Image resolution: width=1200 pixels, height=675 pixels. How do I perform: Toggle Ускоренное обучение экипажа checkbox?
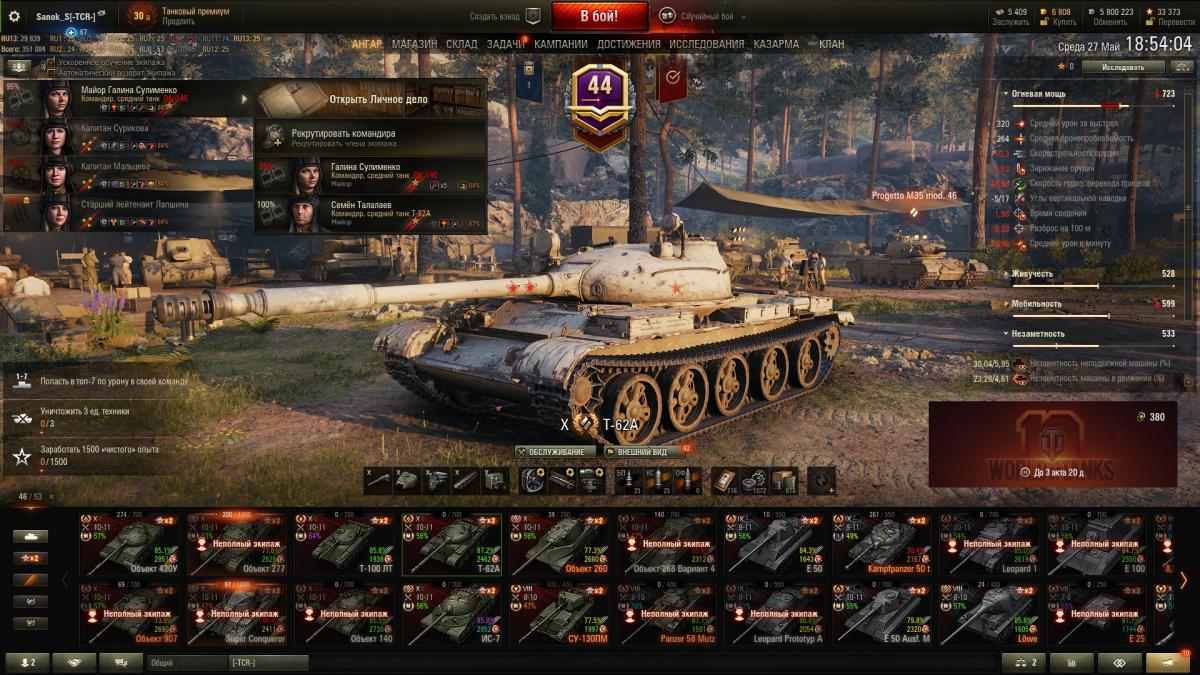(x=51, y=62)
